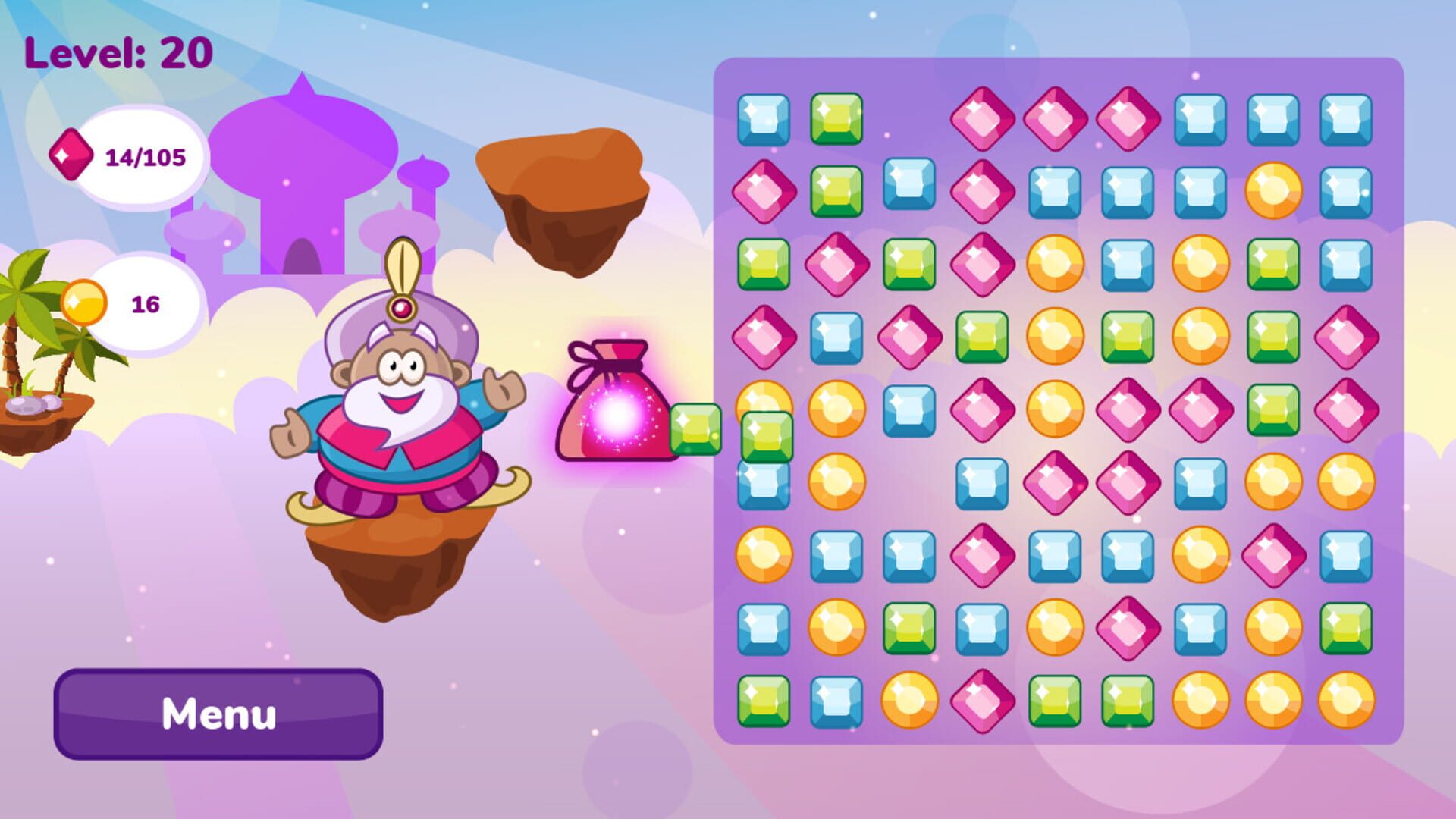Click the gold coin counter icon

click(x=83, y=301)
